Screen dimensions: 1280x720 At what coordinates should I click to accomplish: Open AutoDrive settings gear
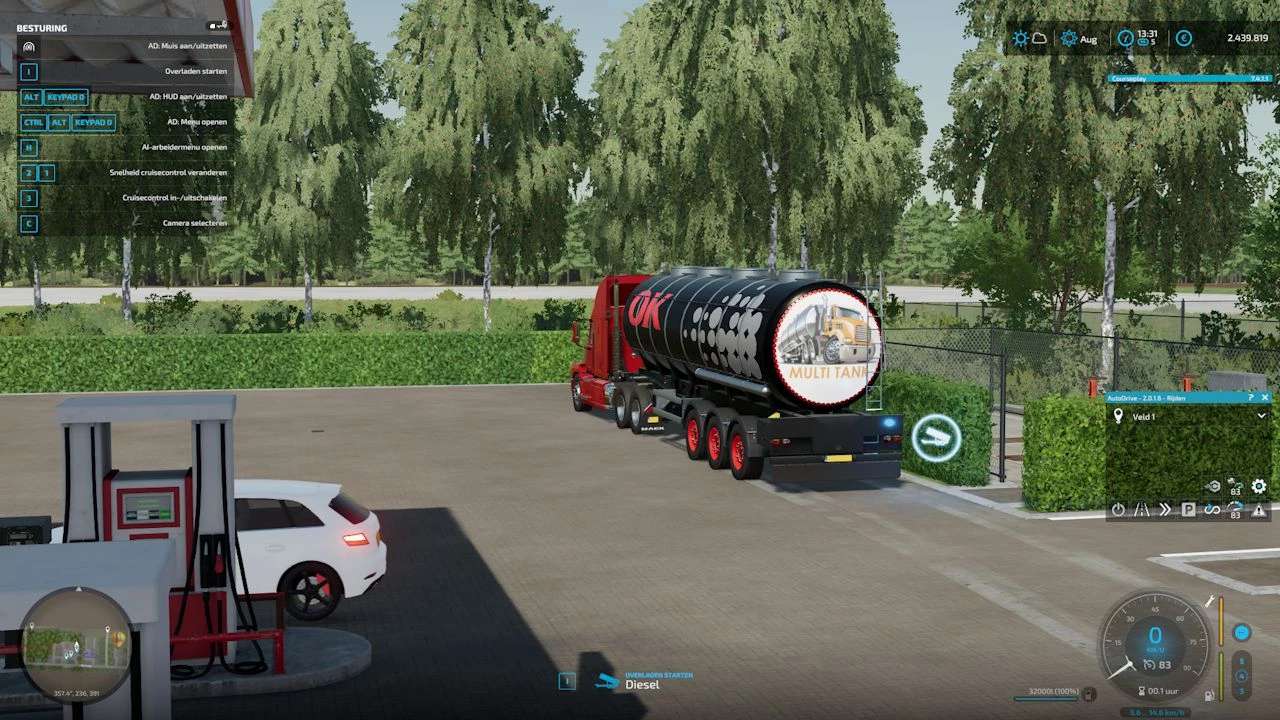[1259, 487]
